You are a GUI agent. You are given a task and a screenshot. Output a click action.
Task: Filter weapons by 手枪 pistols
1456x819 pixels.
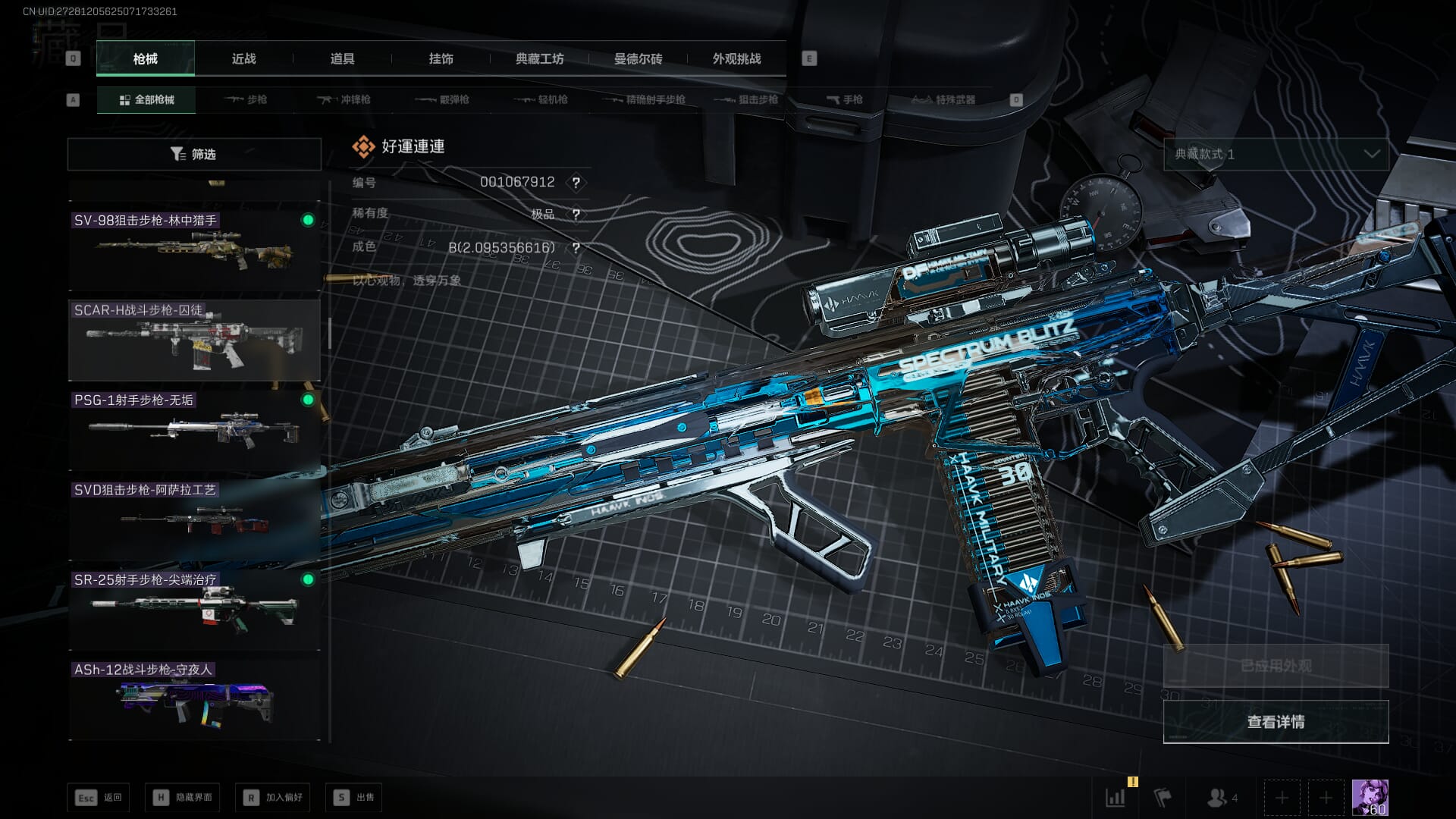click(844, 99)
